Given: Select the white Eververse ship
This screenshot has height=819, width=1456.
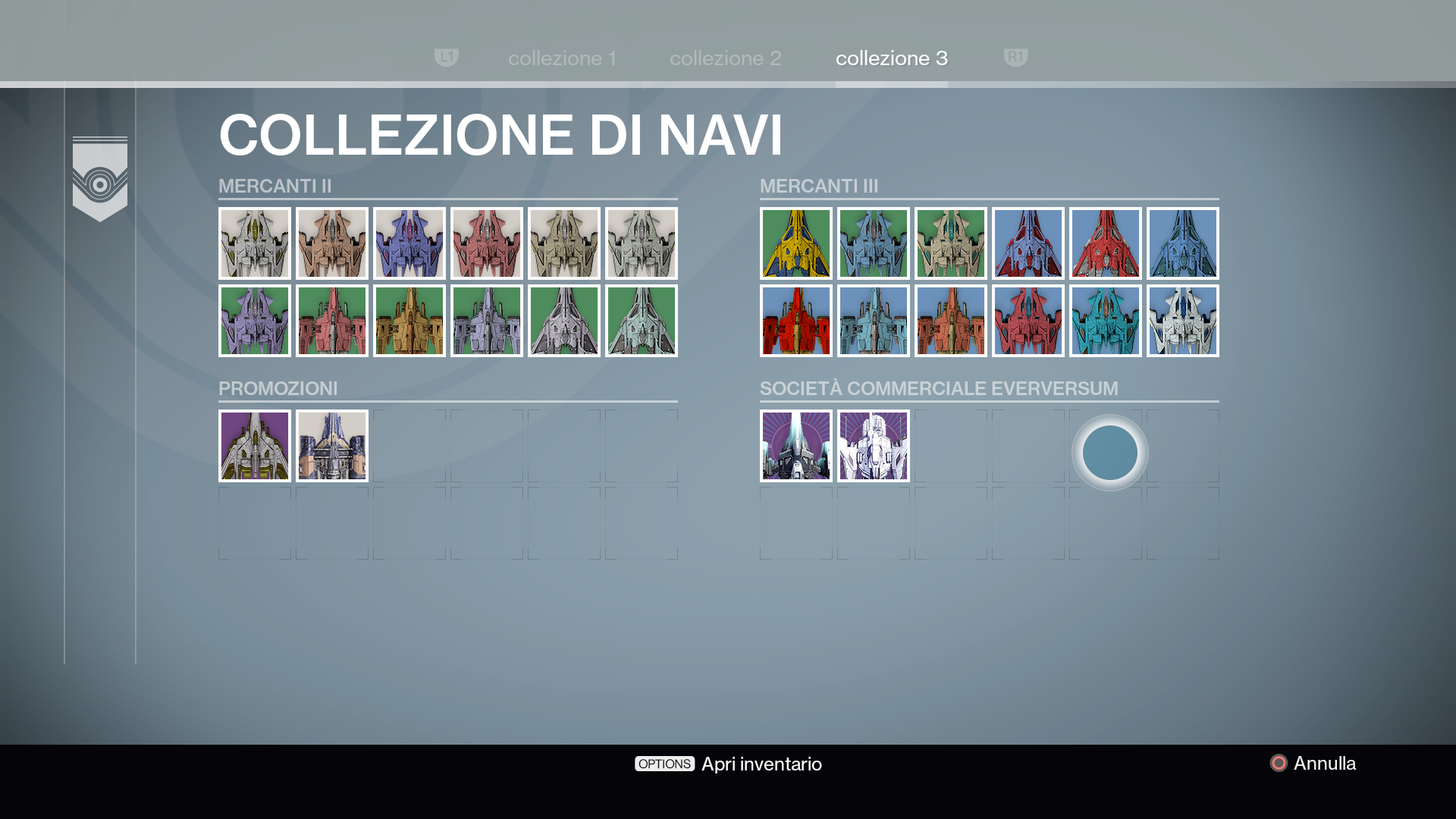Looking at the screenshot, I should tap(873, 446).
